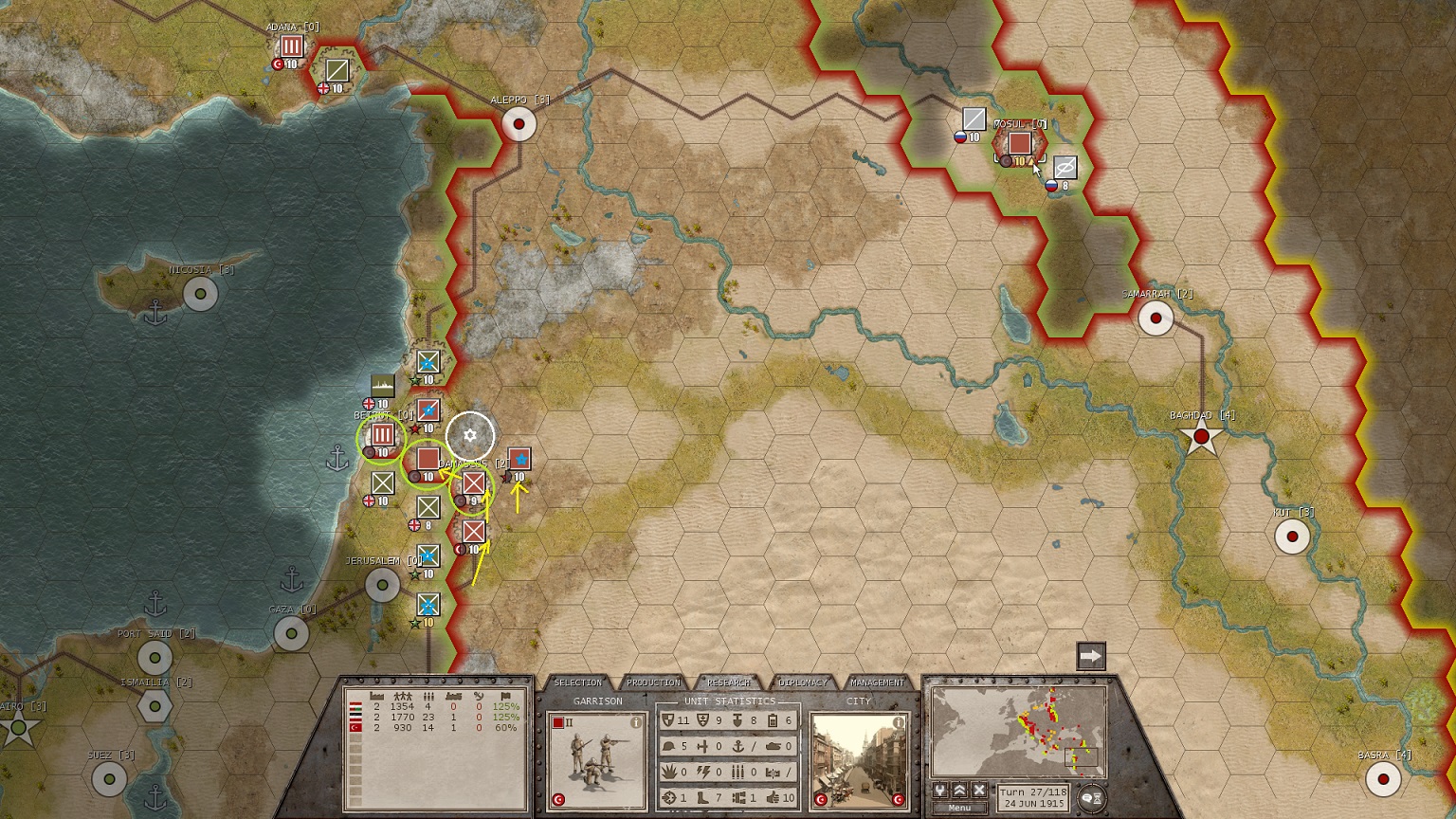
Task: Open the Management tab
Action: [877, 682]
